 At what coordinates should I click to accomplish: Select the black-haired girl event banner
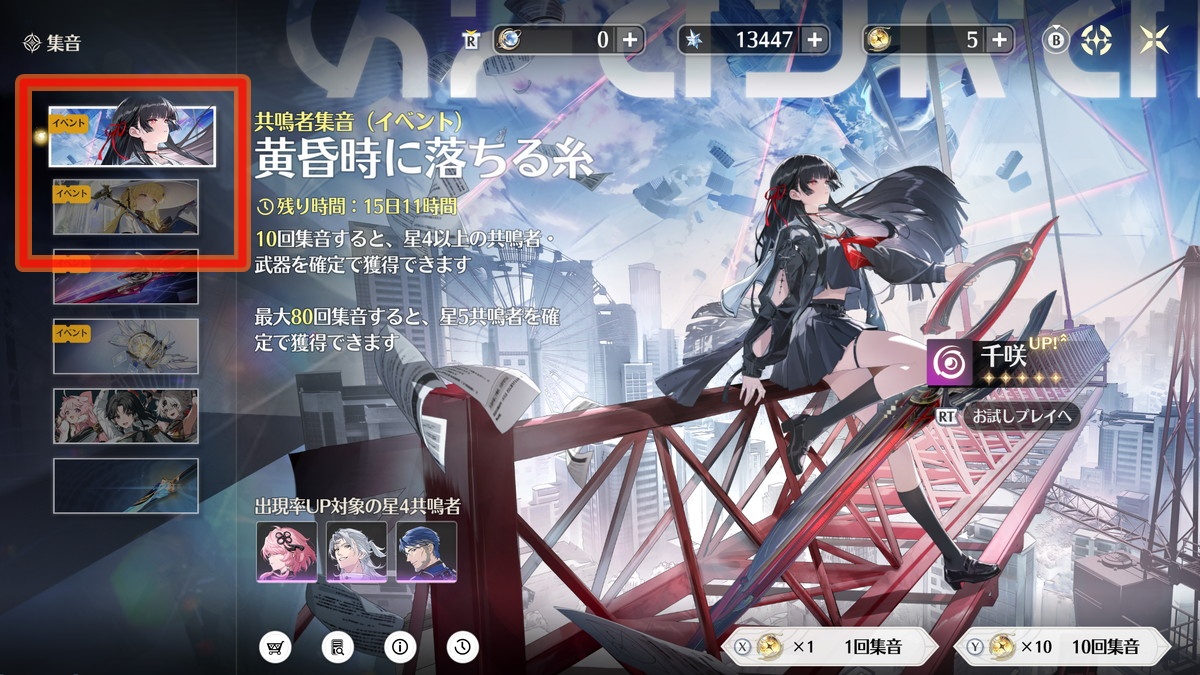tap(133, 135)
